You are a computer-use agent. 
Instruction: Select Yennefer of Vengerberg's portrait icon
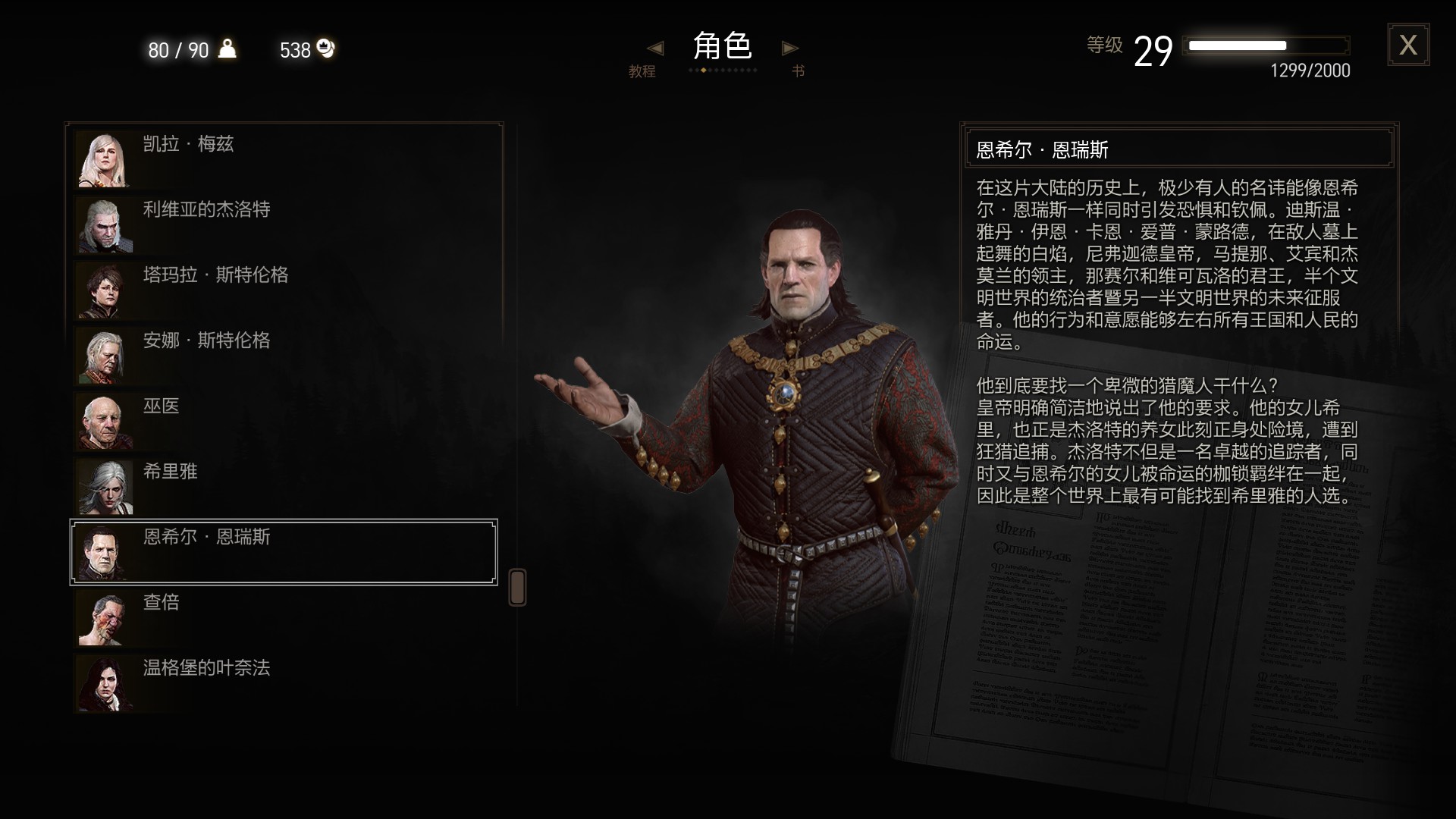[105, 683]
